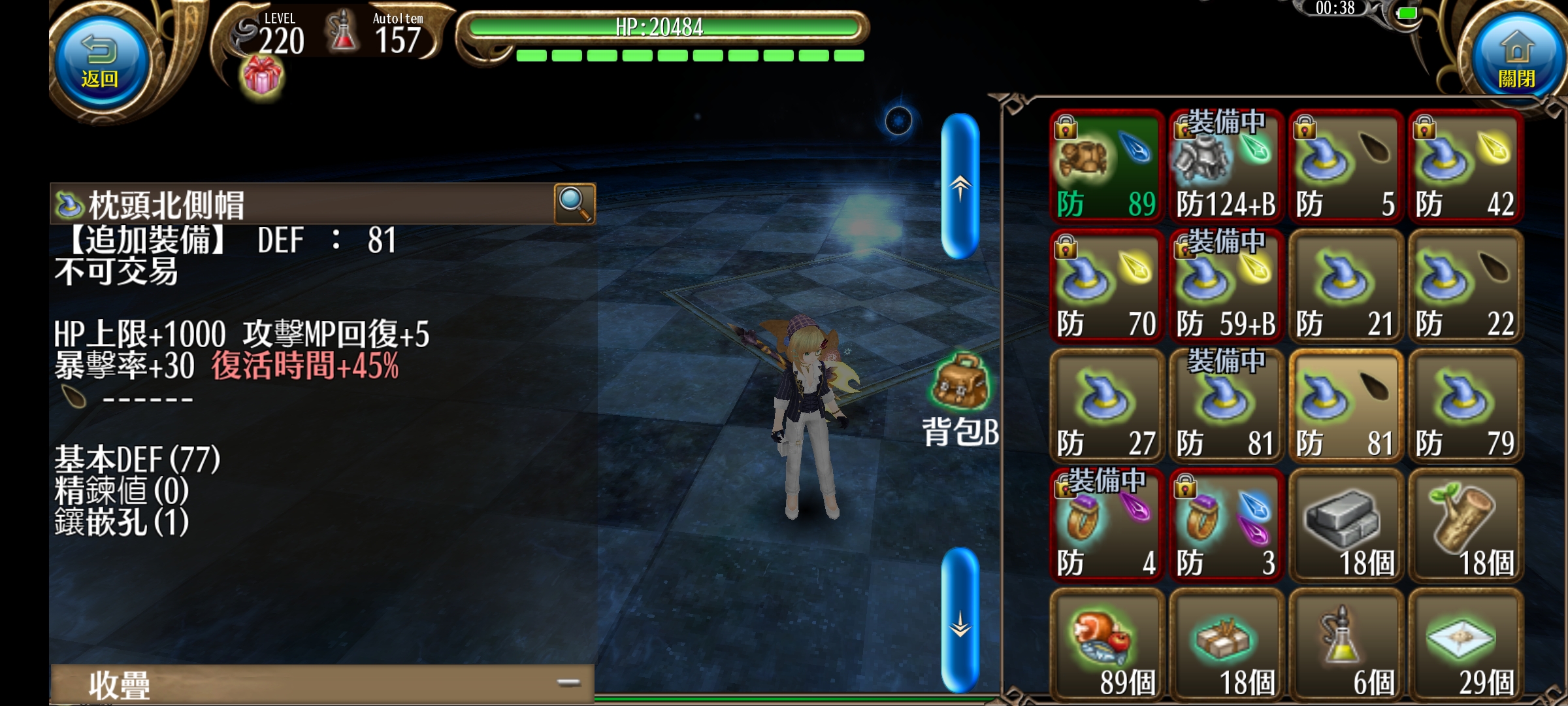1568x706 pixels.
Task: Choose the food item stack of 89
Action: [1107, 645]
